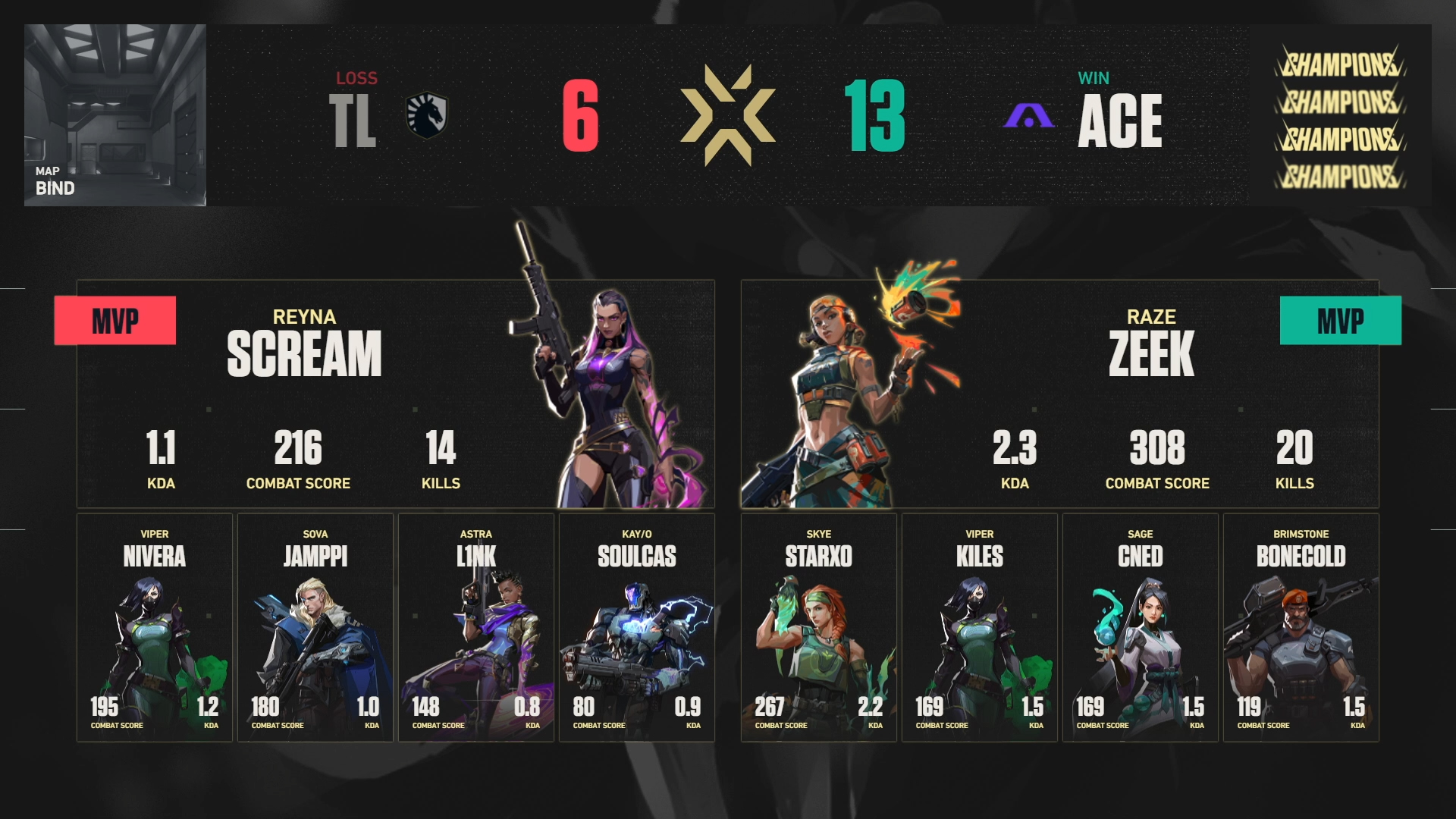Choose Kiles's Viper player card
Image resolution: width=1456 pixels, height=819 pixels.
980,628
